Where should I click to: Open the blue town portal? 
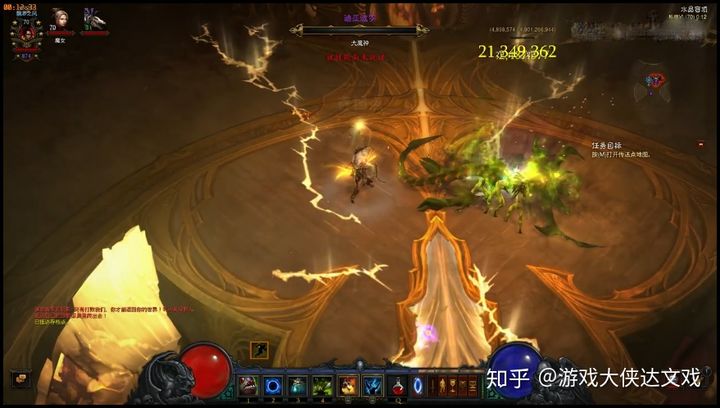(x=418, y=385)
